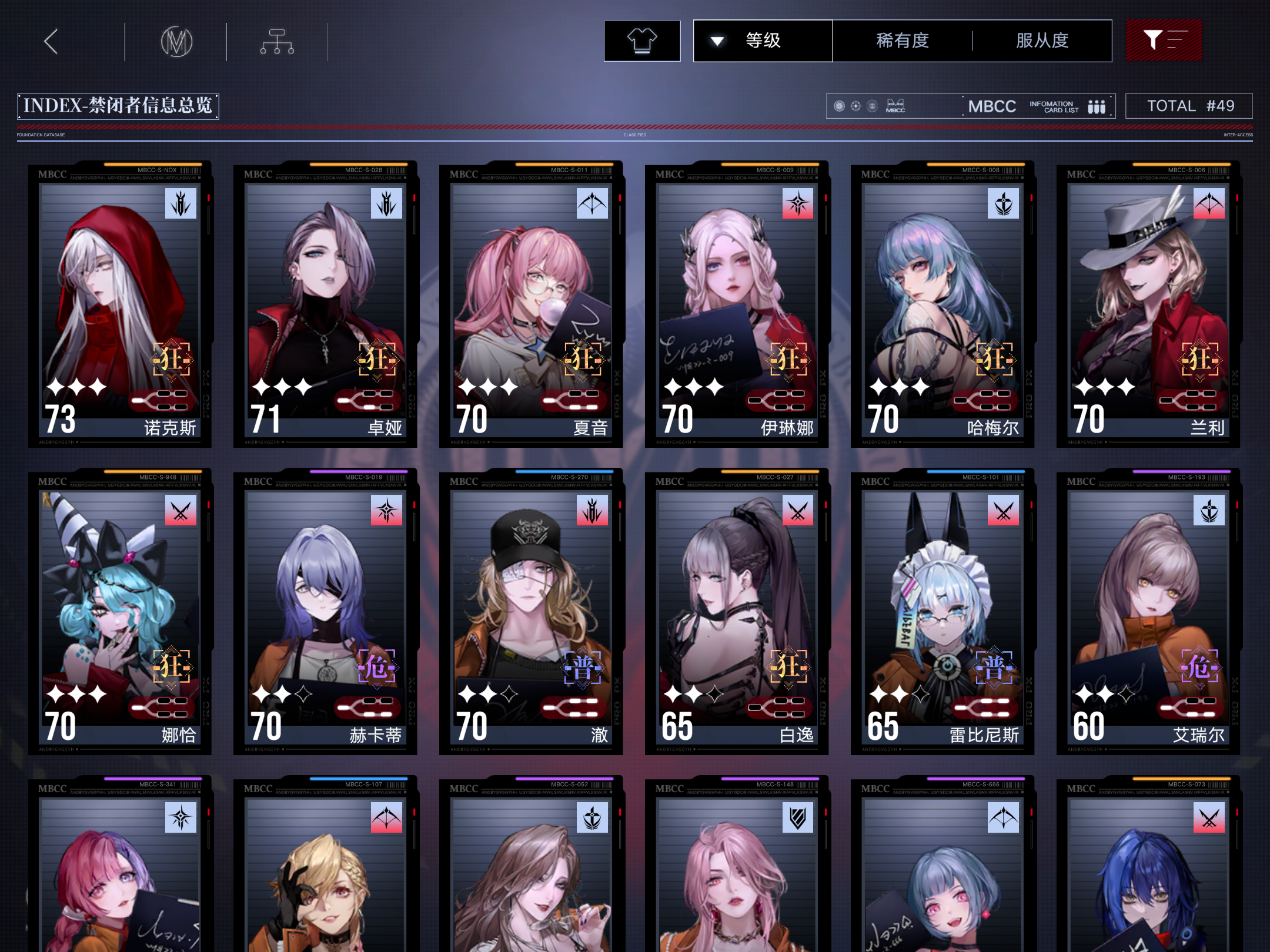
Task: Toggle the chain link control on 卓娅's card
Action: click(x=368, y=399)
